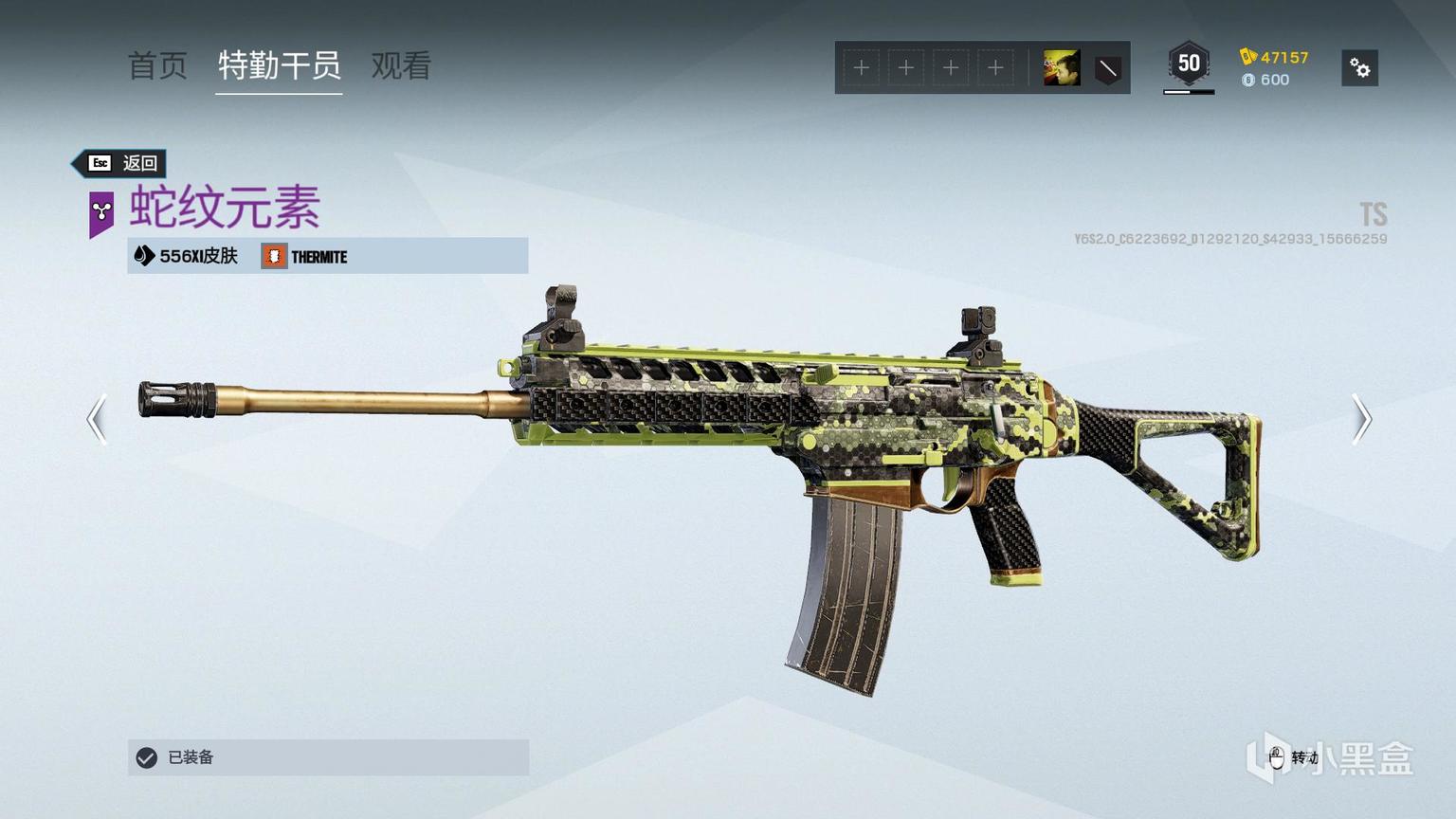
Task: Open the level 50 clearance badge
Action: click(1189, 64)
